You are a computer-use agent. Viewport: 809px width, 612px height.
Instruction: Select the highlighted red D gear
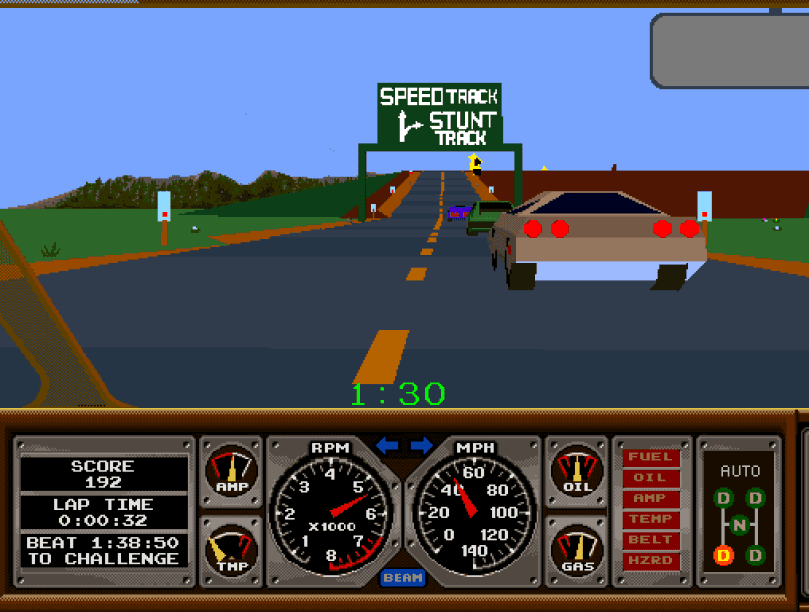[722, 554]
